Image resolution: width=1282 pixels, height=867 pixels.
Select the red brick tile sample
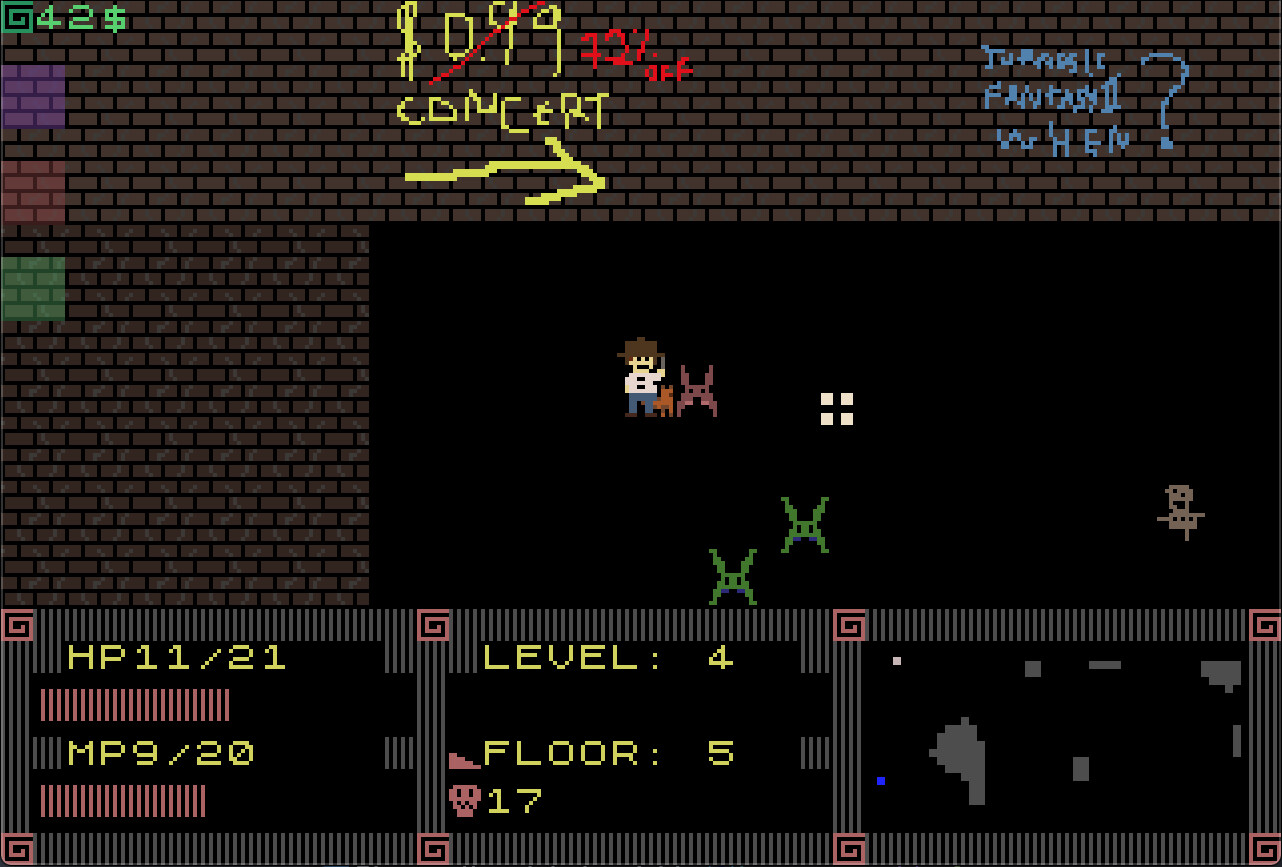[33, 193]
